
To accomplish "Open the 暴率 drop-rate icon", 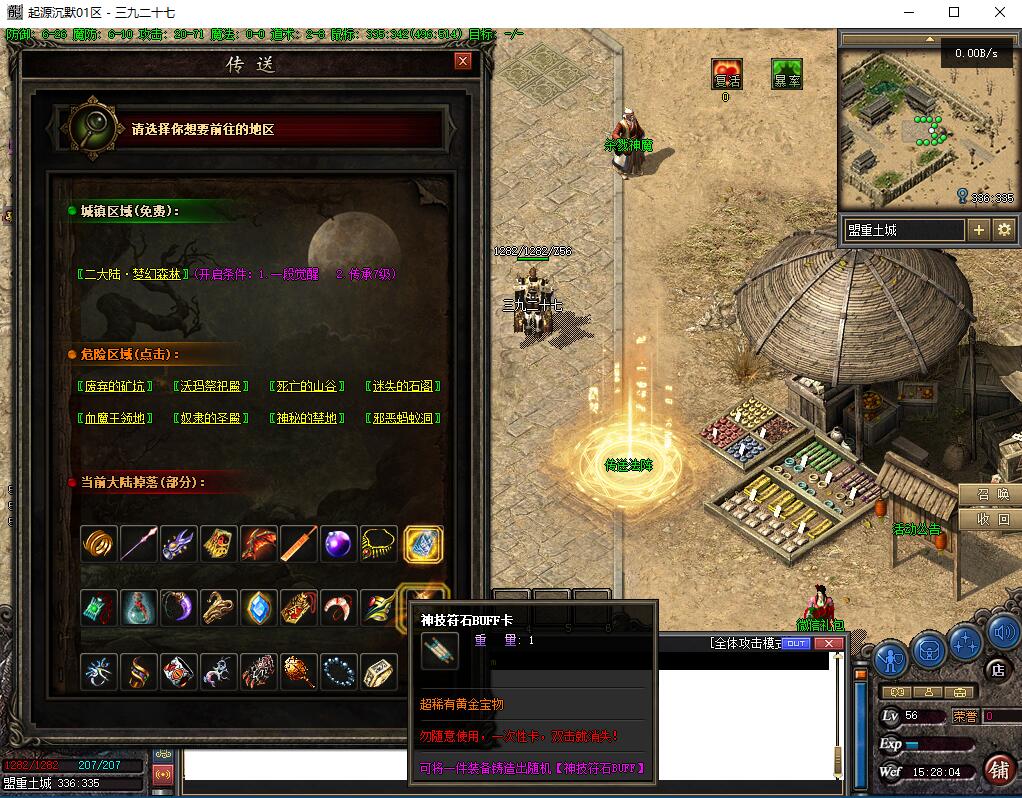I will tap(786, 76).
